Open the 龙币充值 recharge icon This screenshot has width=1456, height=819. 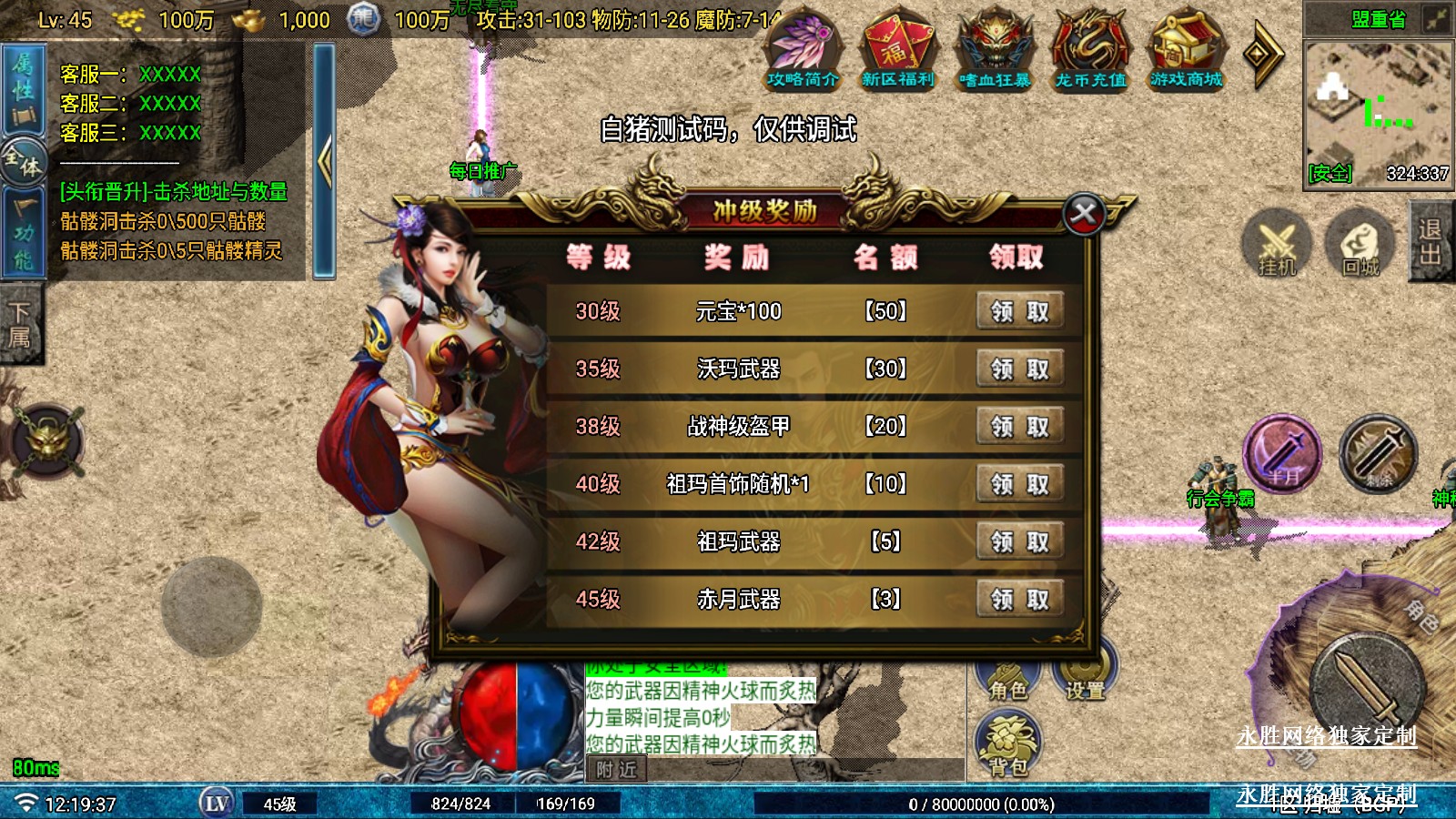point(1090,50)
